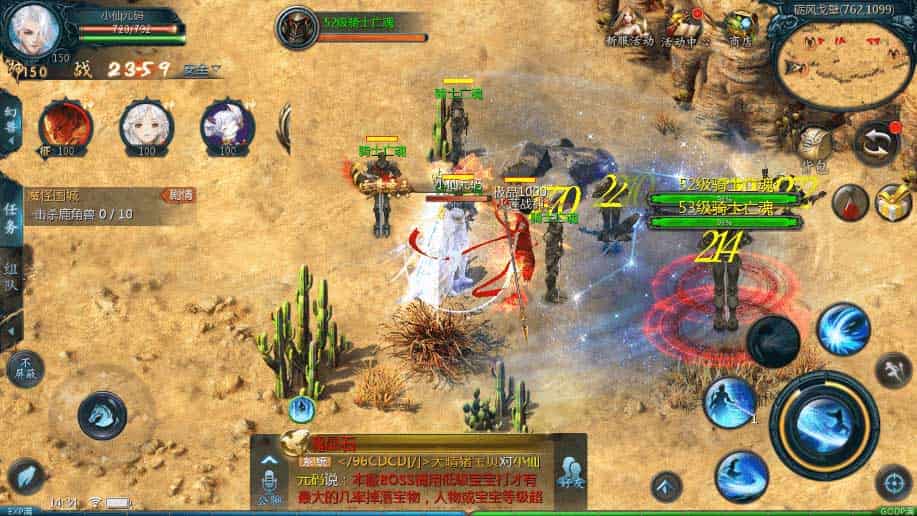Select the purple fox pet portrait
This screenshot has width=917, height=516.
[227, 126]
